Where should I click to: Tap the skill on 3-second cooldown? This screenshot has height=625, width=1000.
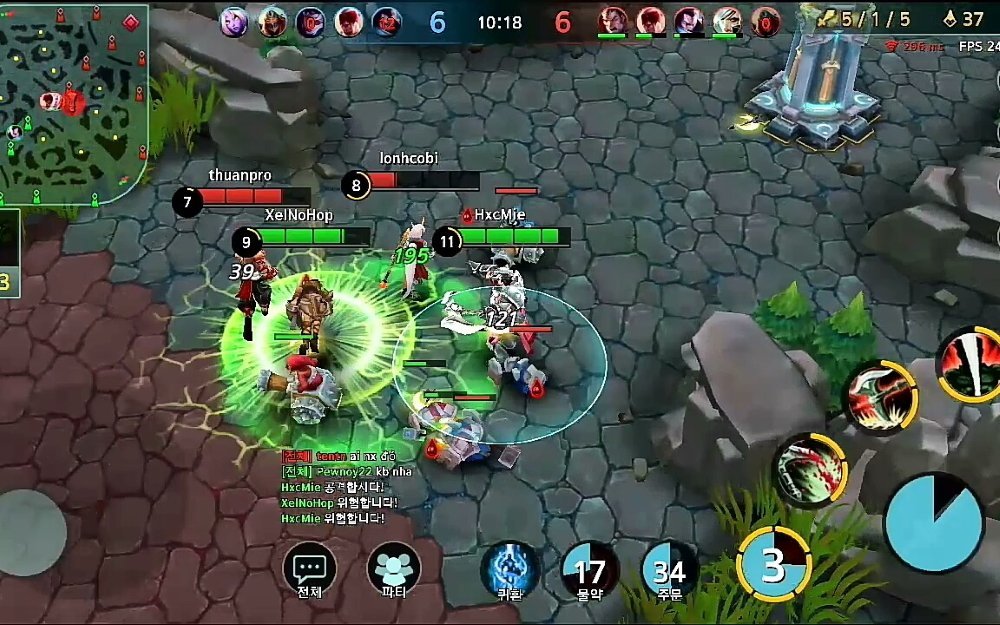[x=773, y=565]
